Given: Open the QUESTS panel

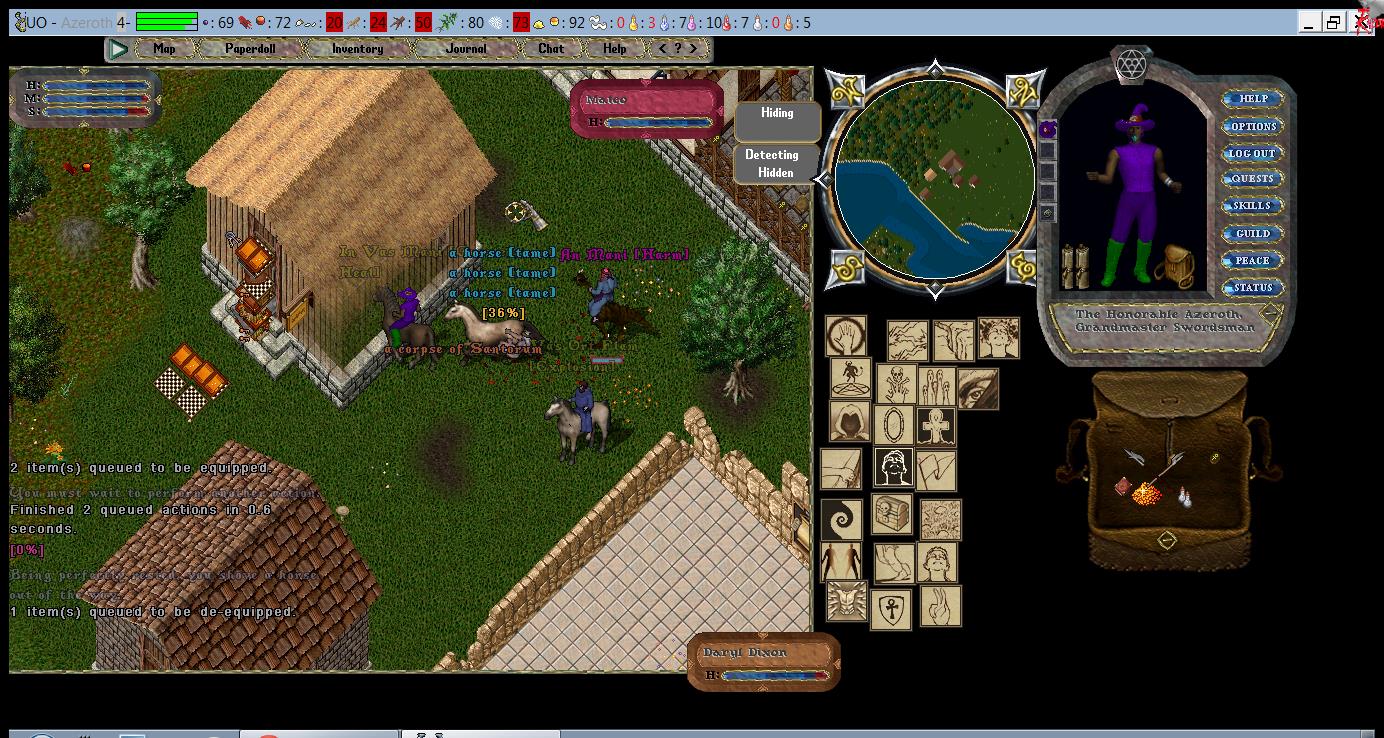Looking at the screenshot, I should [1252, 179].
